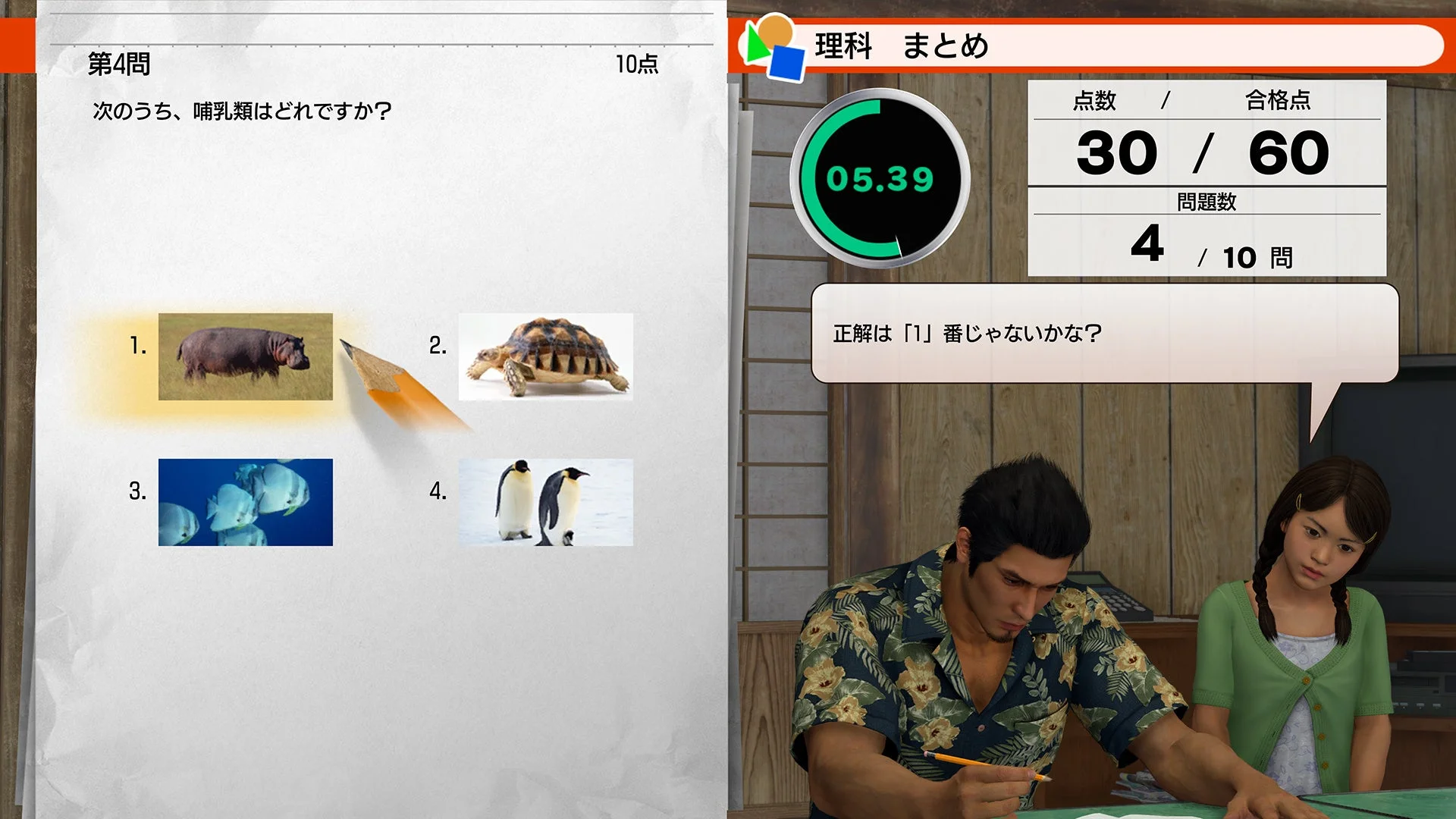Click the 10点 points label
Viewport: 1456px width, 819px height.
coord(639,65)
